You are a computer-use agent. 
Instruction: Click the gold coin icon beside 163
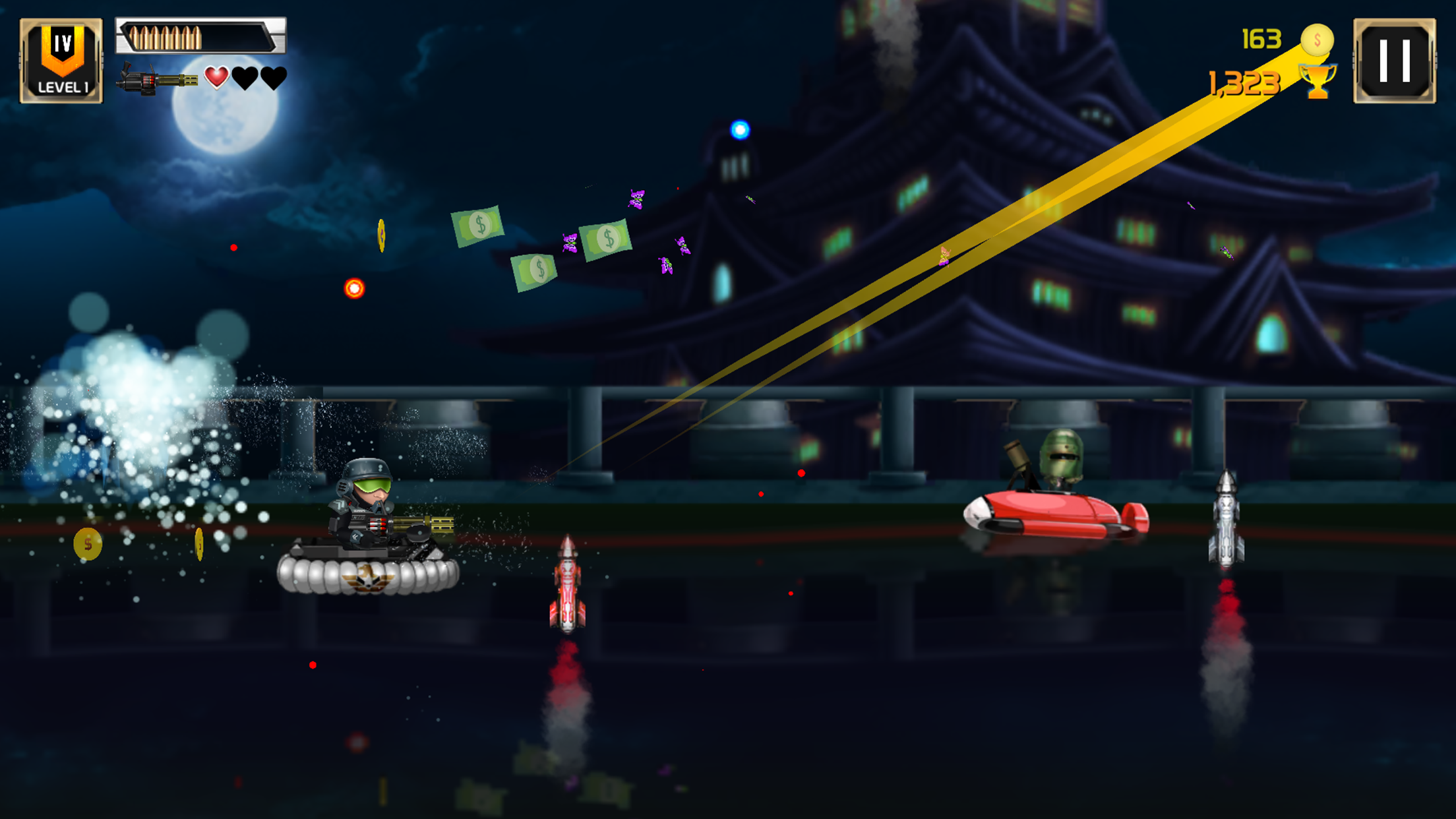click(x=1318, y=41)
